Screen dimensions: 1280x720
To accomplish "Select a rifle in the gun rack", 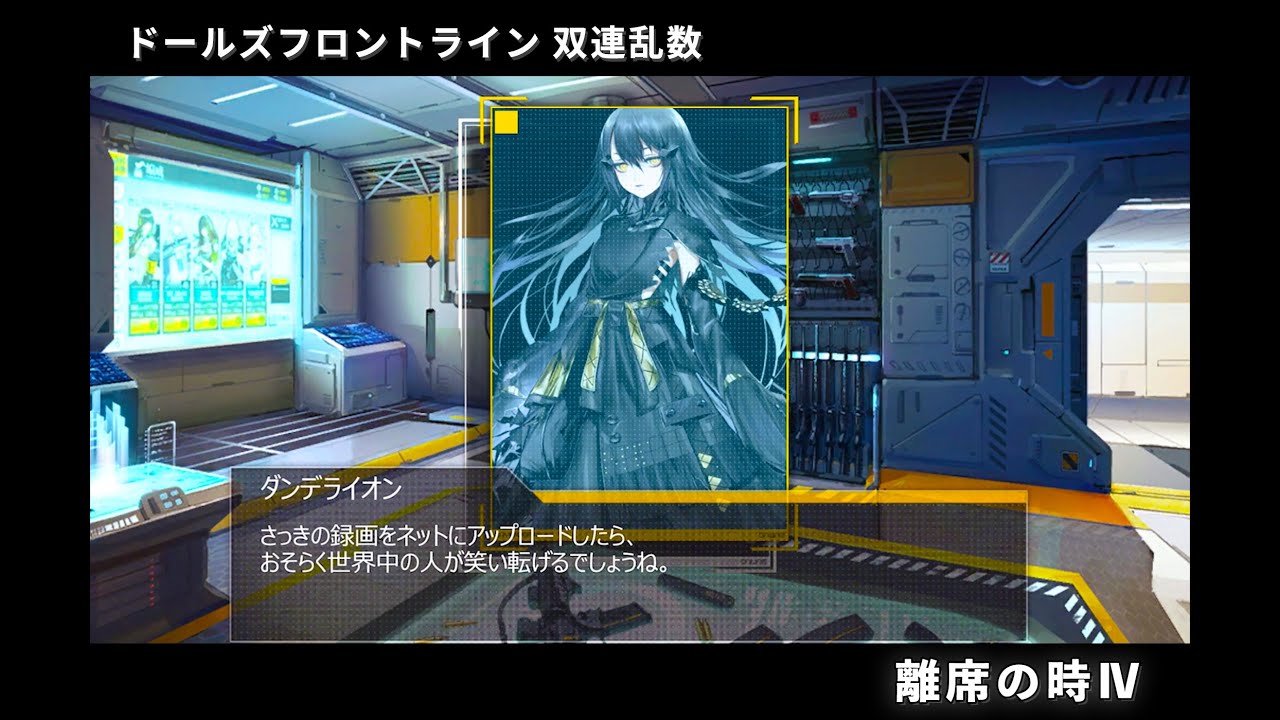I will 832,420.
